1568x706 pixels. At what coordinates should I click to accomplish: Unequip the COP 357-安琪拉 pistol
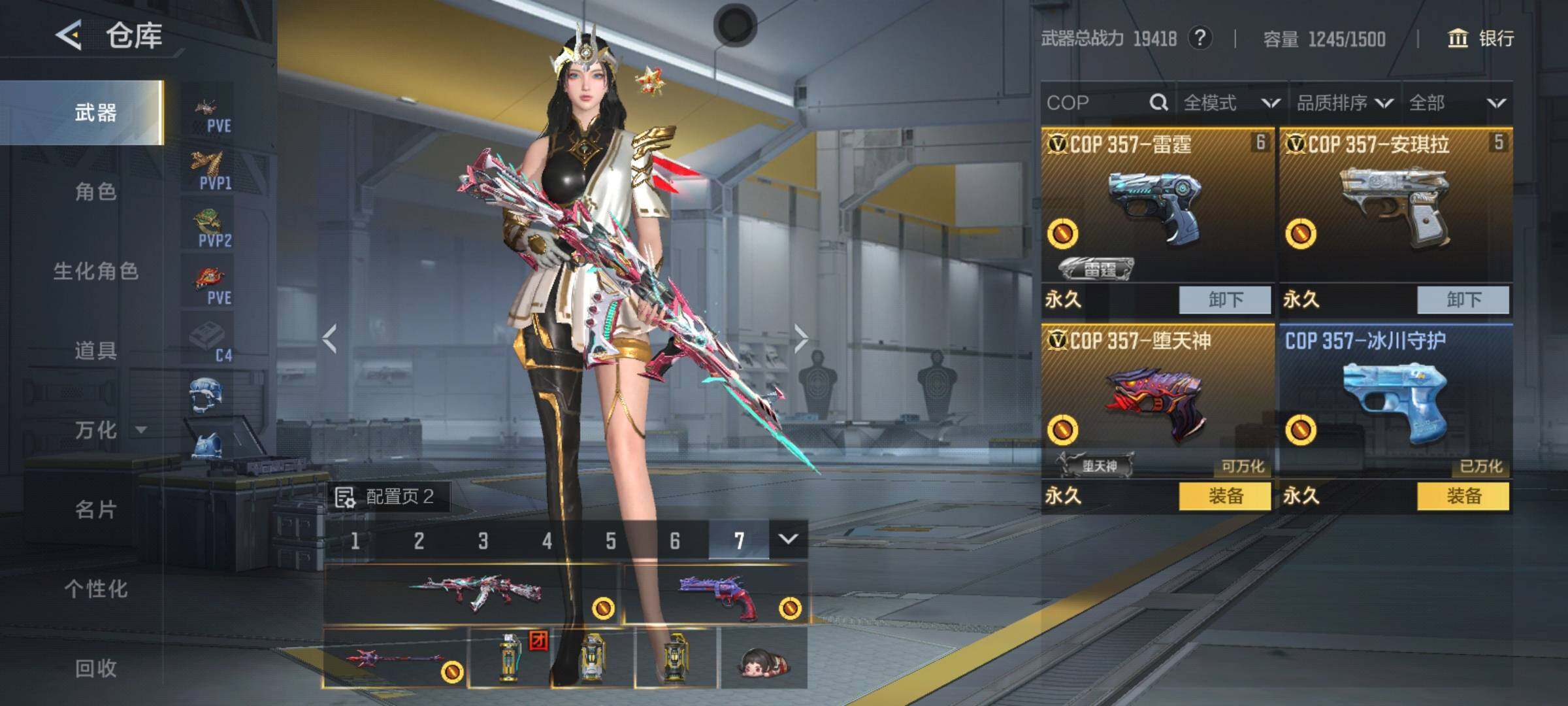coord(1463,300)
